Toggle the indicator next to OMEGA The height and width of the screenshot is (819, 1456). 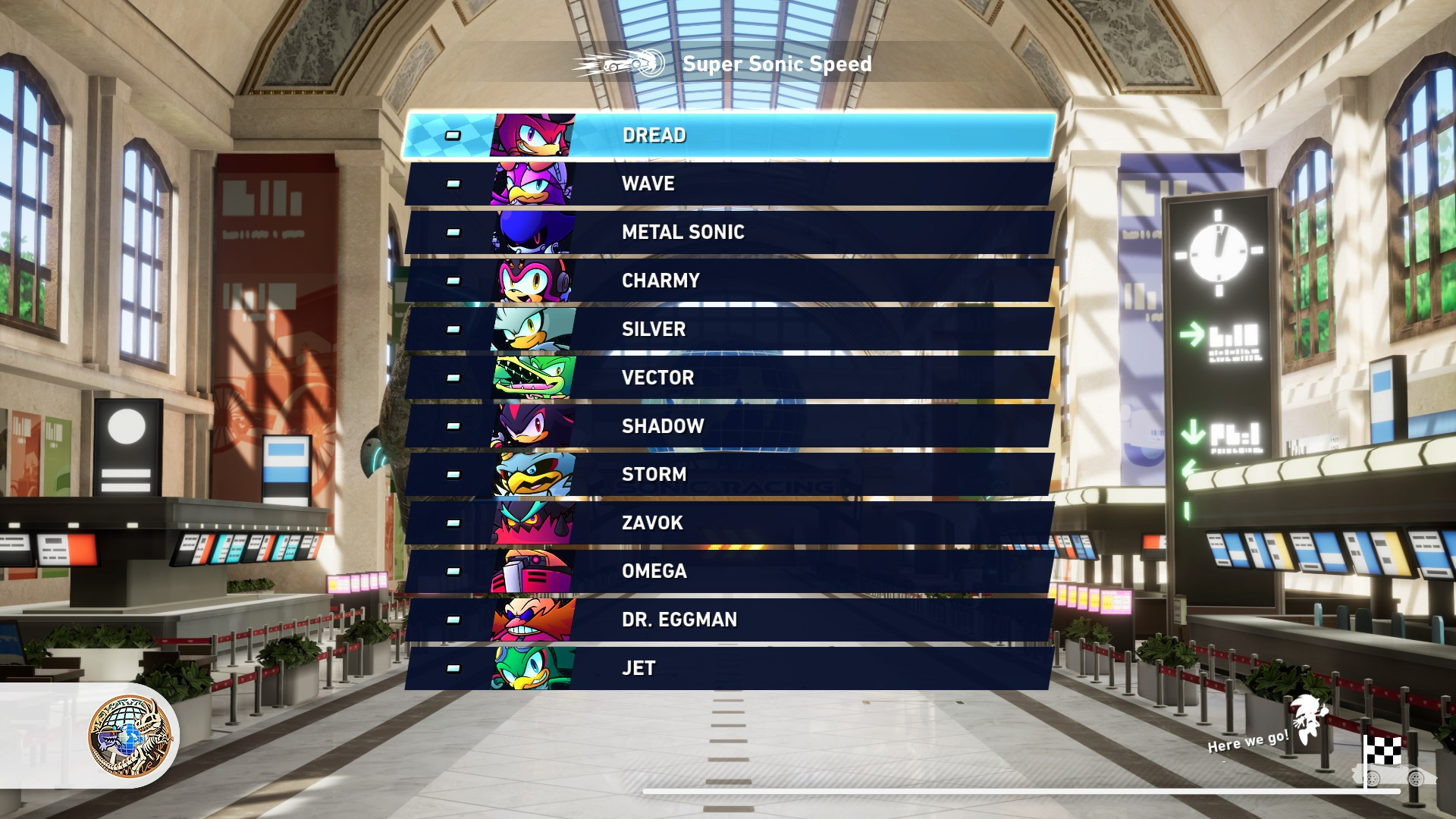click(x=453, y=571)
